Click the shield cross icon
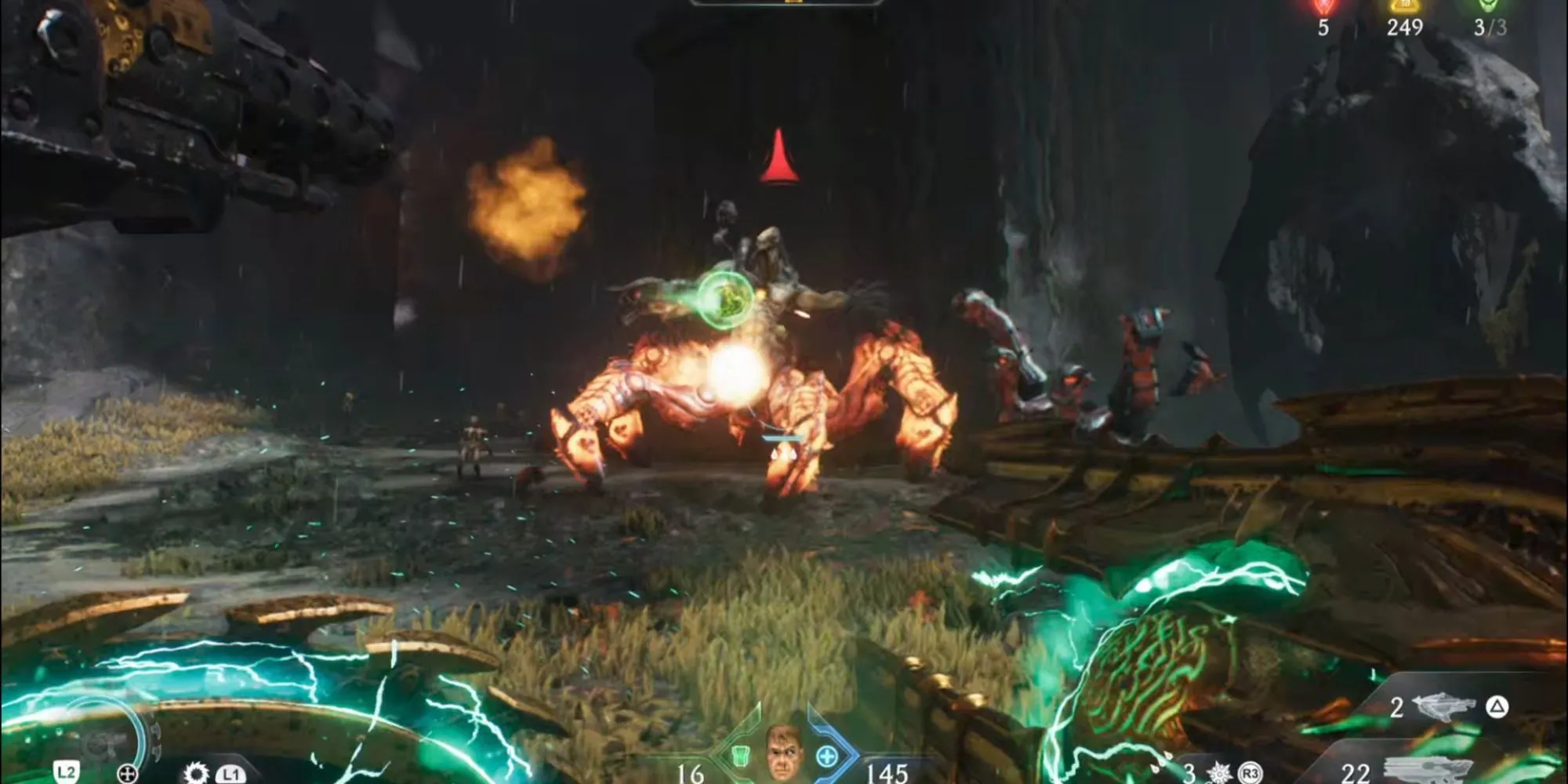The height and width of the screenshot is (784, 1568). pyautogui.click(x=127, y=775)
